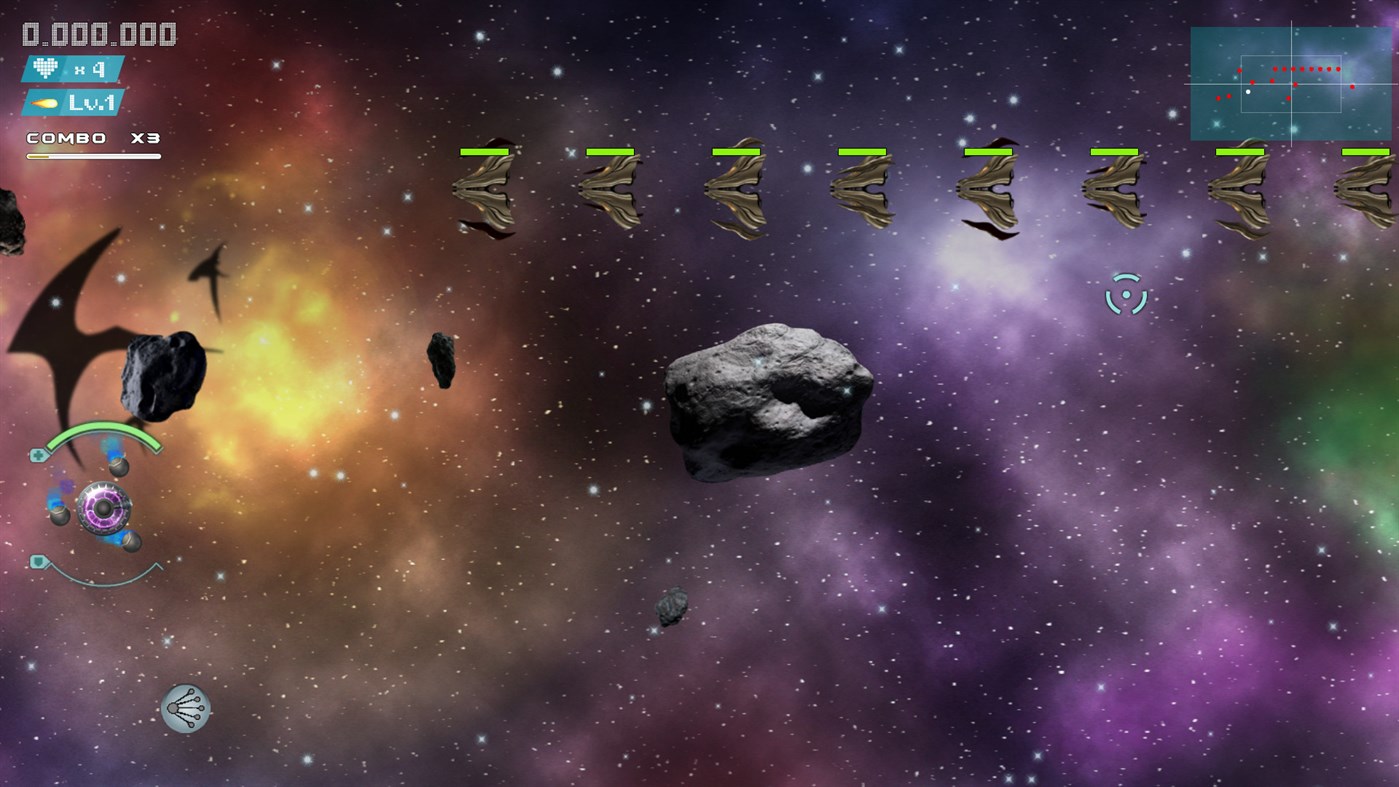Click a red enemy blip on the minimap

click(x=1275, y=69)
